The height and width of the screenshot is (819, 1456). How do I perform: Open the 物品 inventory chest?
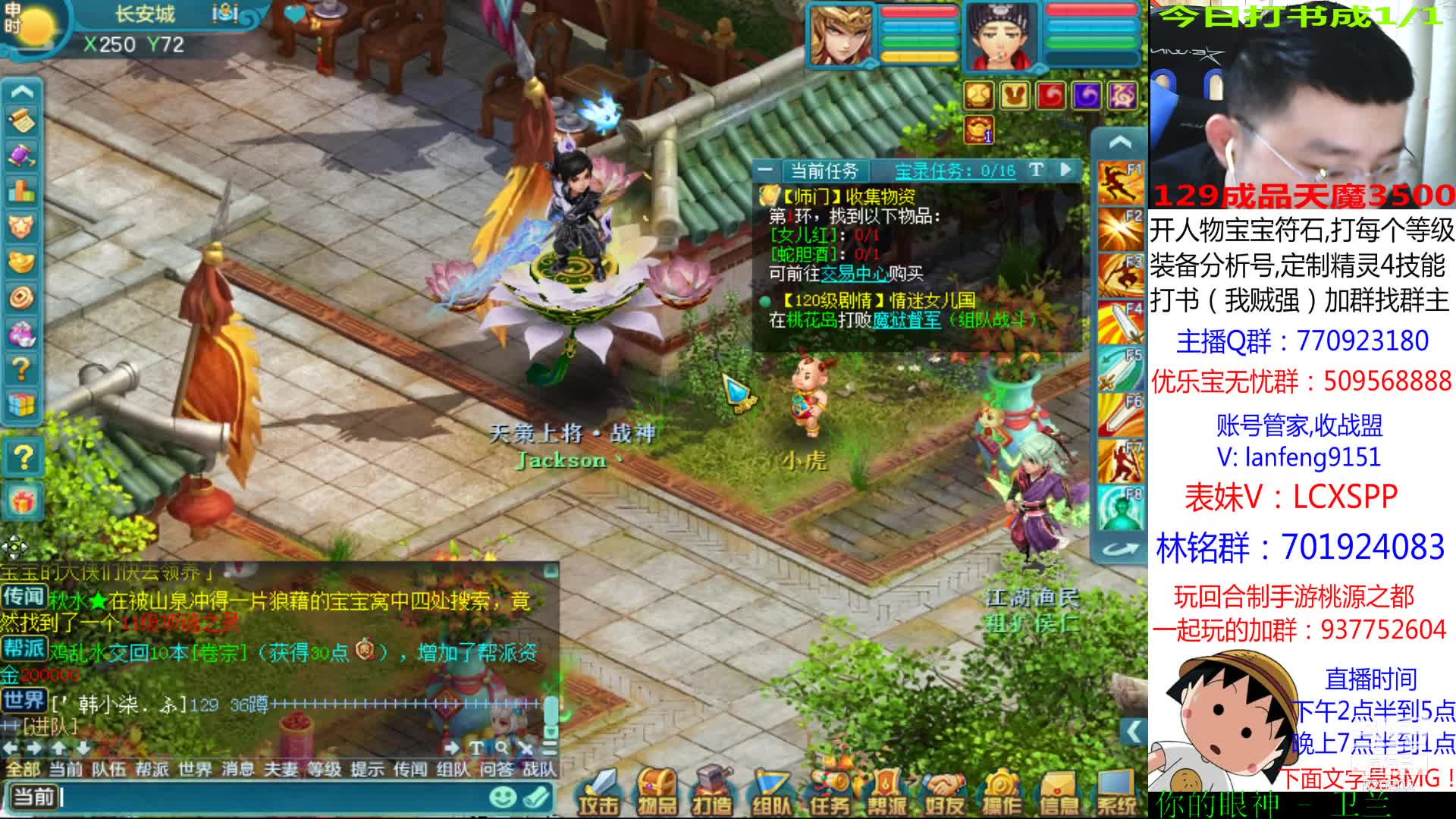click(x=657, y=792)
